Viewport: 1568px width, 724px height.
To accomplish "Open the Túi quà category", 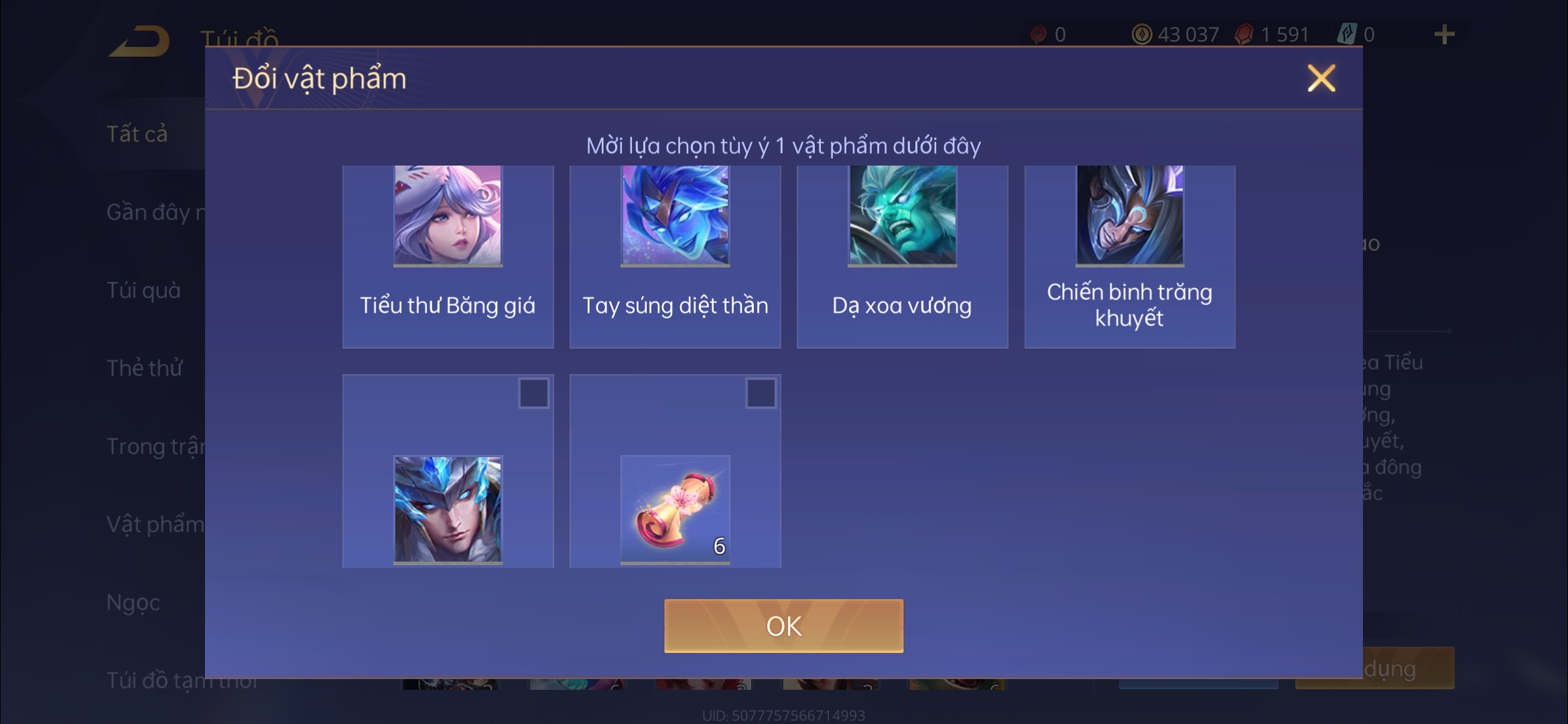I will coord(143,290).
